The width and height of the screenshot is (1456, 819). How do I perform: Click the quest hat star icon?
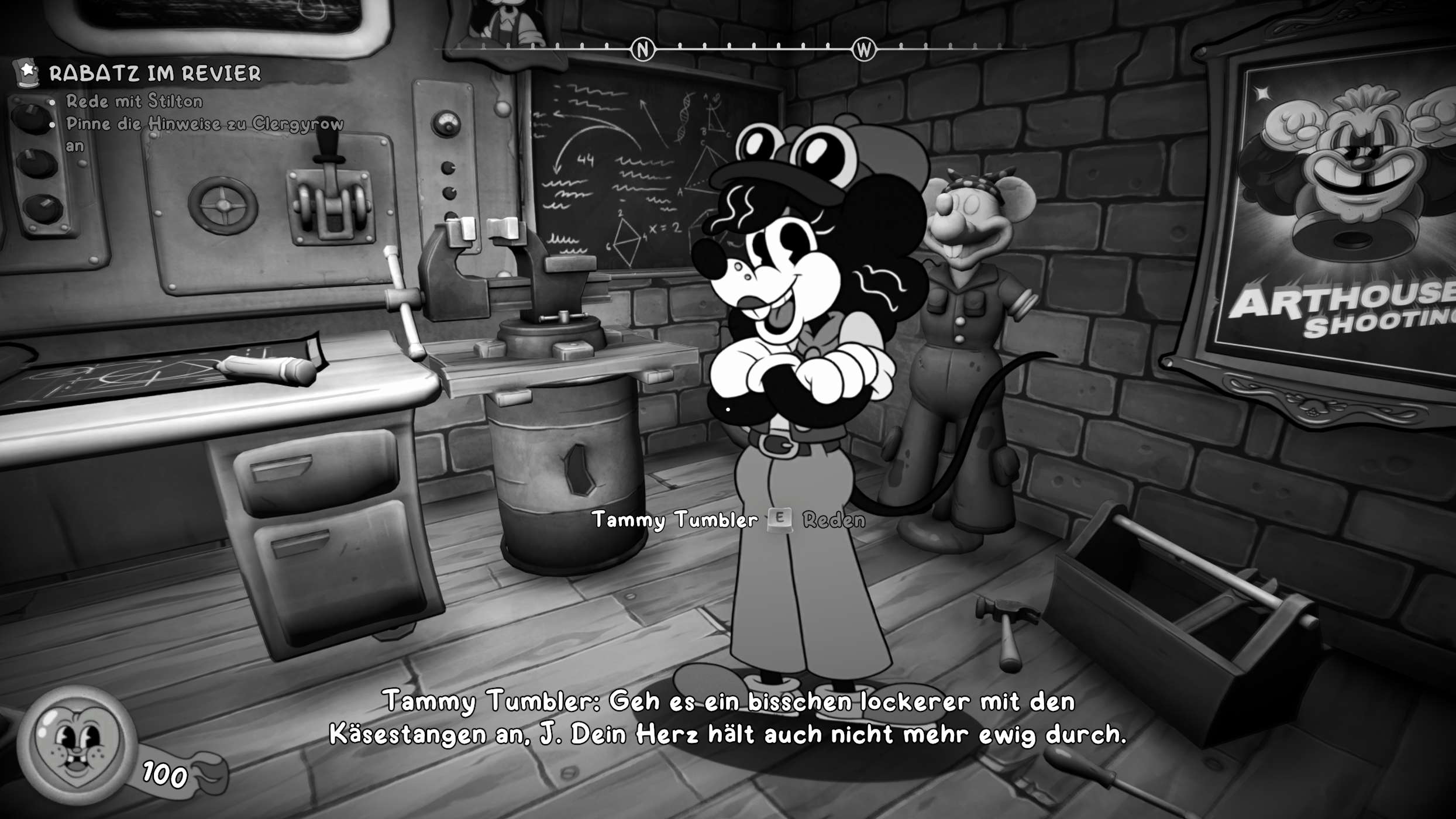coord(26,73)
